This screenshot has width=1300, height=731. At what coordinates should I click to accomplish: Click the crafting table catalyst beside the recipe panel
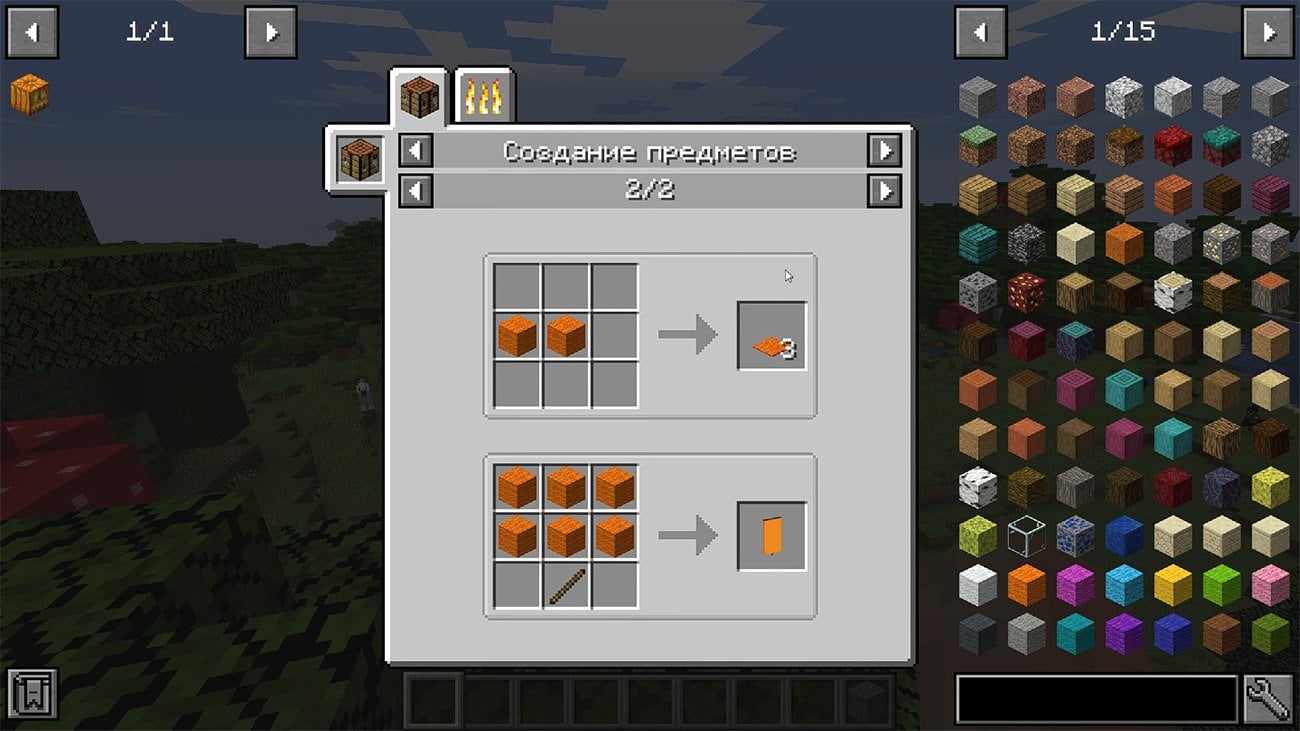[x=359, y=160]
